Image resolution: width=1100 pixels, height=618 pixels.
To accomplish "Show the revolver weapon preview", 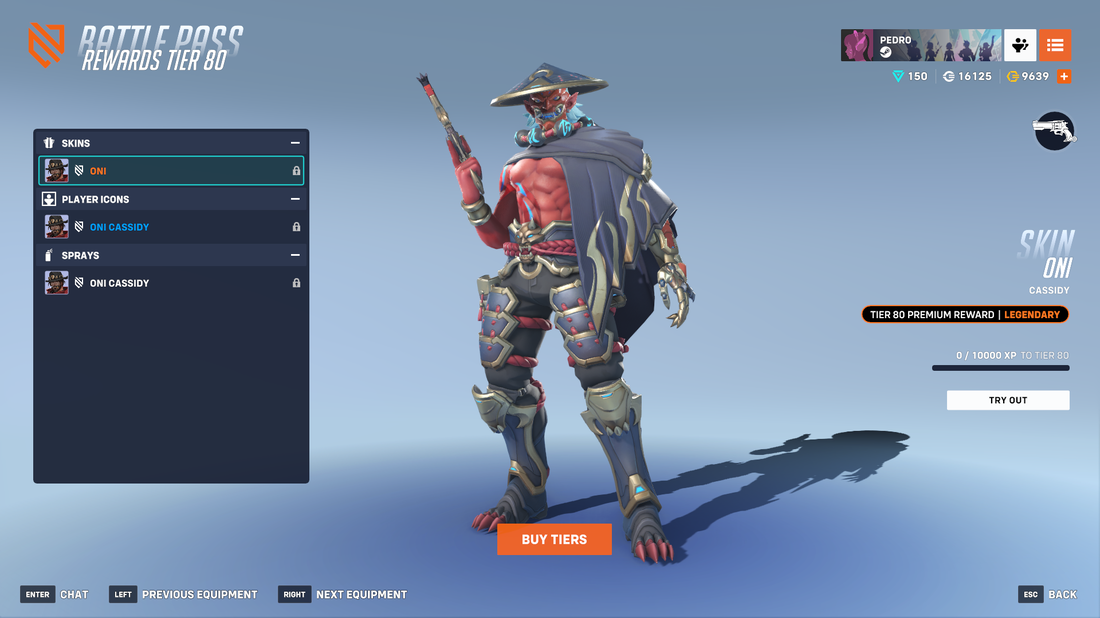I will coord(1054,131).
